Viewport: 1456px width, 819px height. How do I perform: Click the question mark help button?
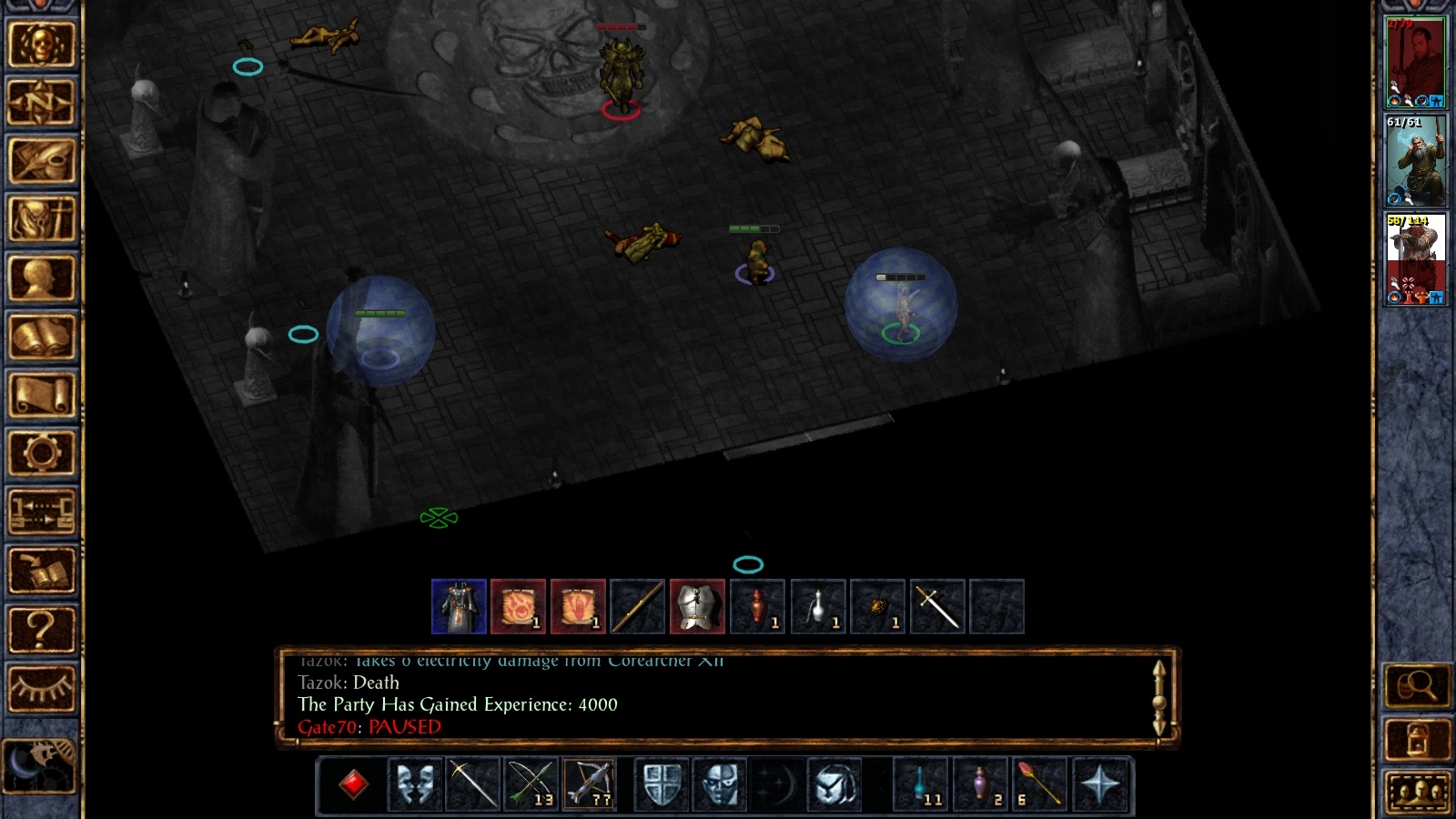click(x=41, y=628)
